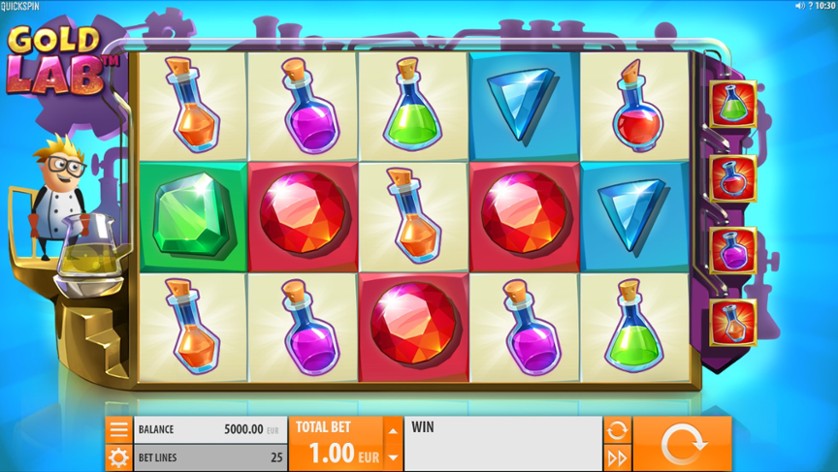Open the gear settings
The image size is (838, 472).
point(119,458)
